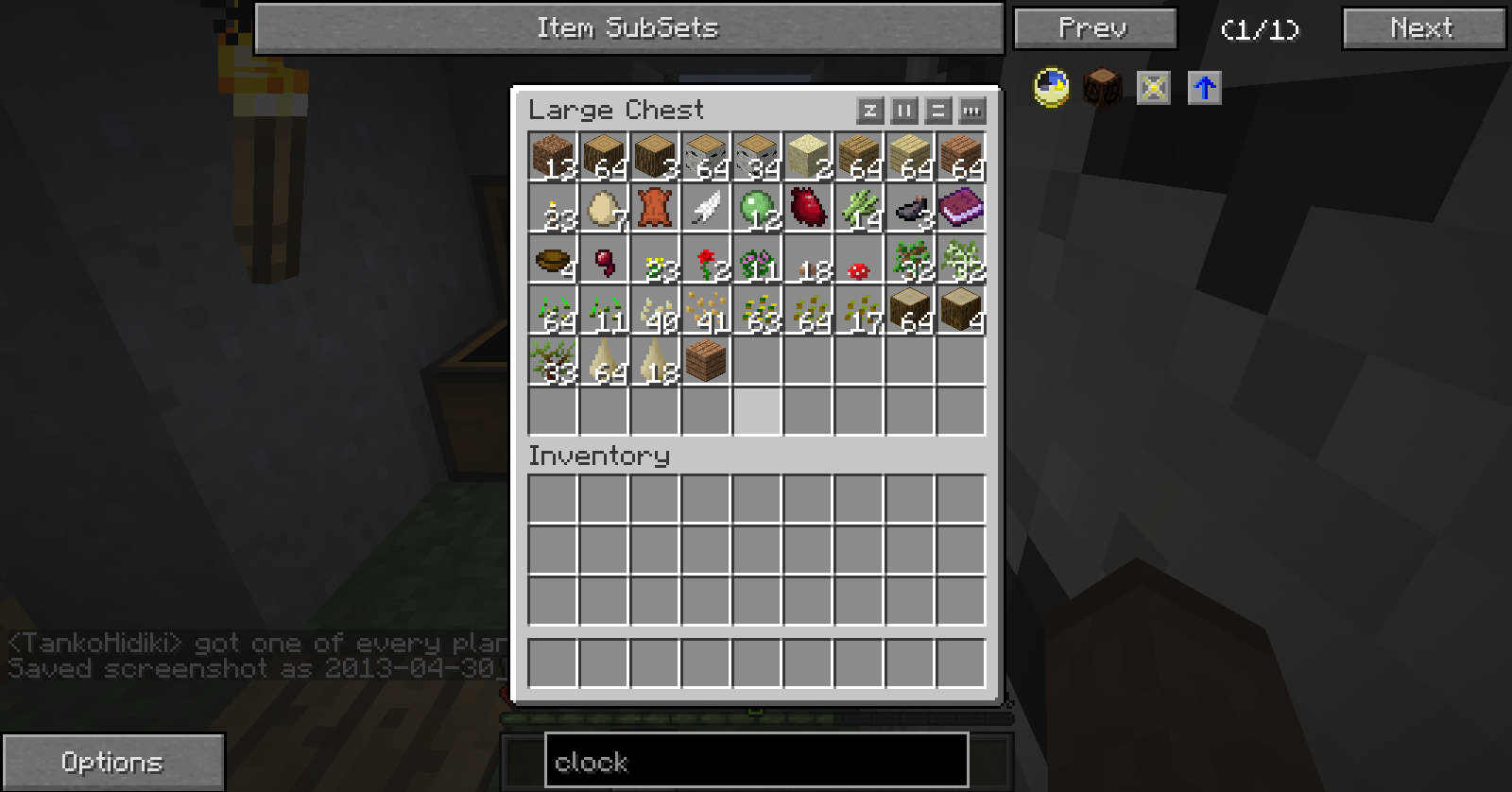Pick up the leather hide

click(655, 207)
